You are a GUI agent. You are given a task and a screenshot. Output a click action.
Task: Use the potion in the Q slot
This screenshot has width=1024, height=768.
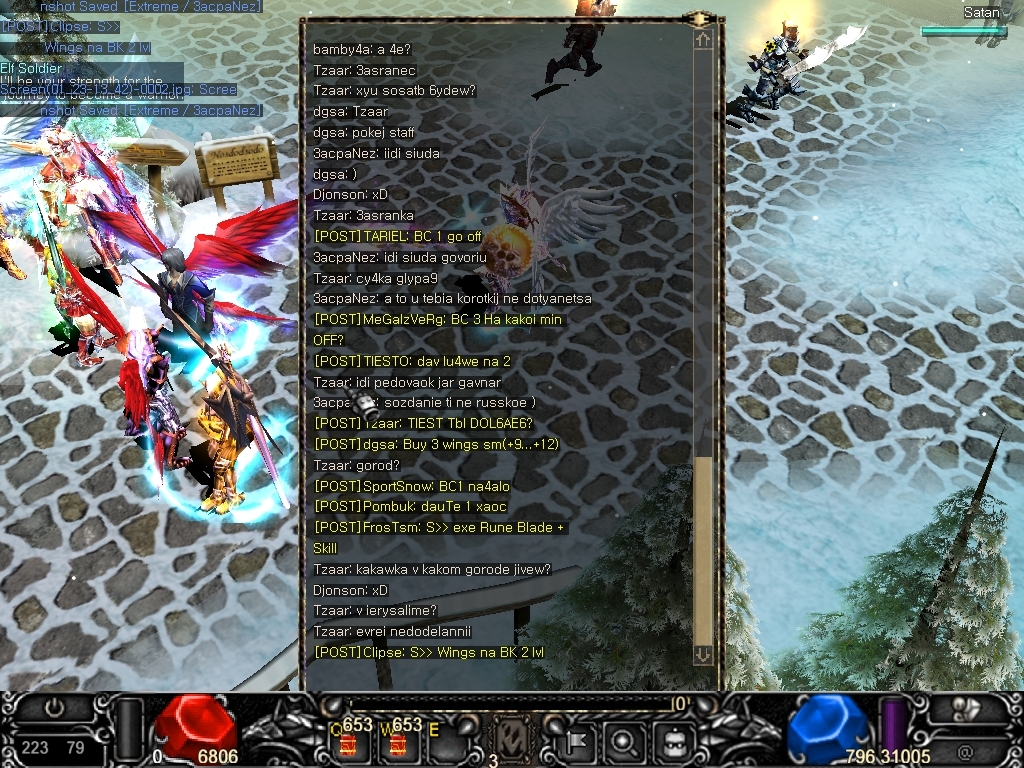[350, 745]
